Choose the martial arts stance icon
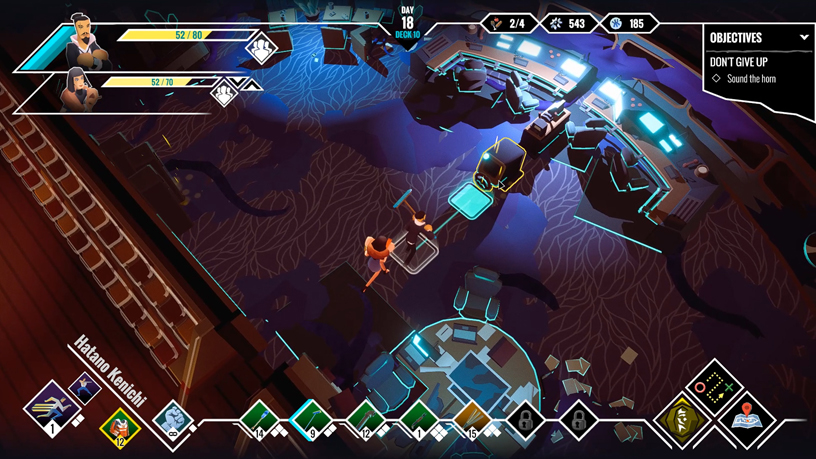Screen dimensions: 816x459 point(85,390)
